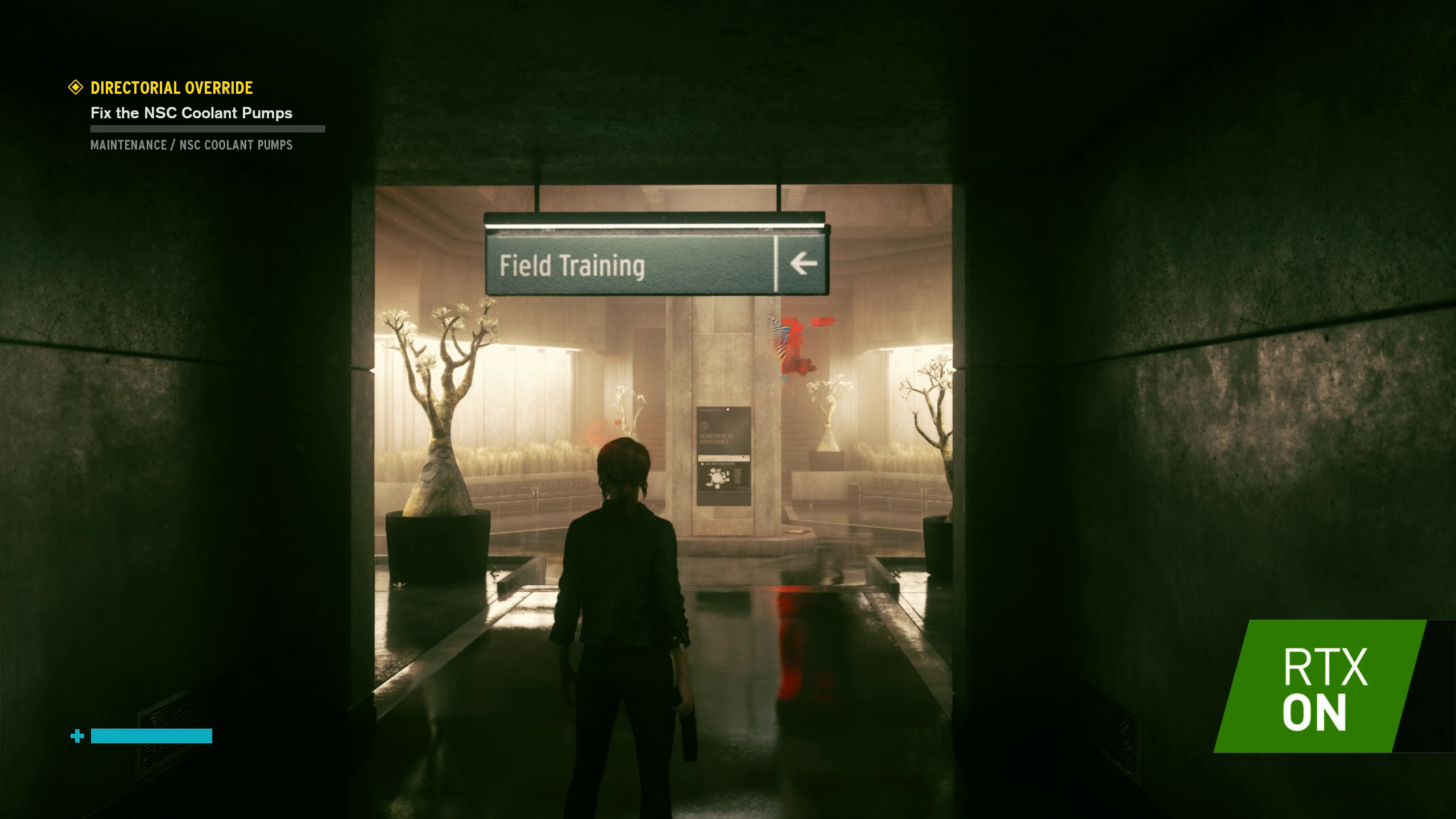Select the maintenance sector map diagram on poster
Viewport: 1456px width, 819px height.
point(718,478)
